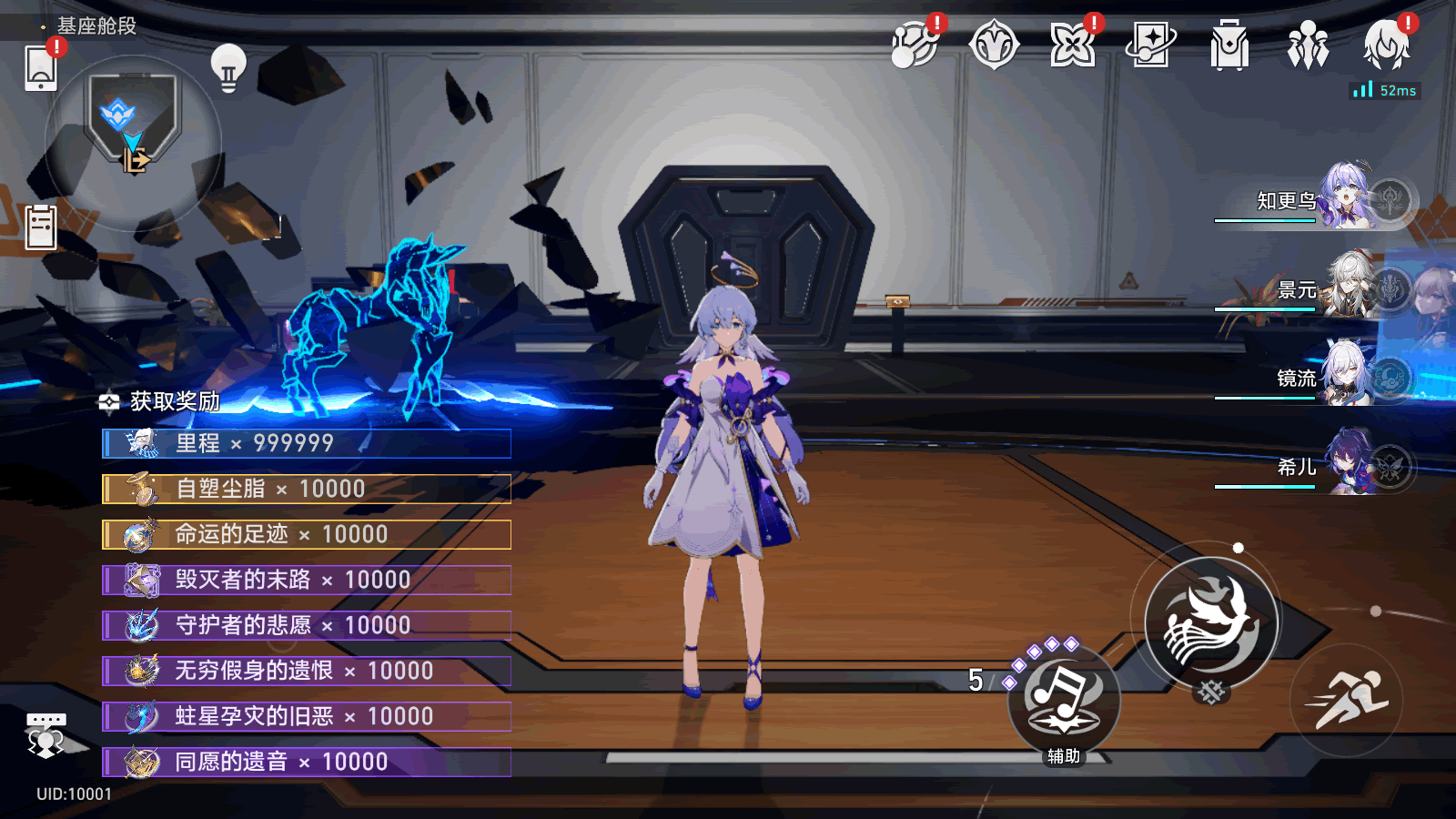
Task: Open the chat speech bubble icon
Action: coord(45,733)
